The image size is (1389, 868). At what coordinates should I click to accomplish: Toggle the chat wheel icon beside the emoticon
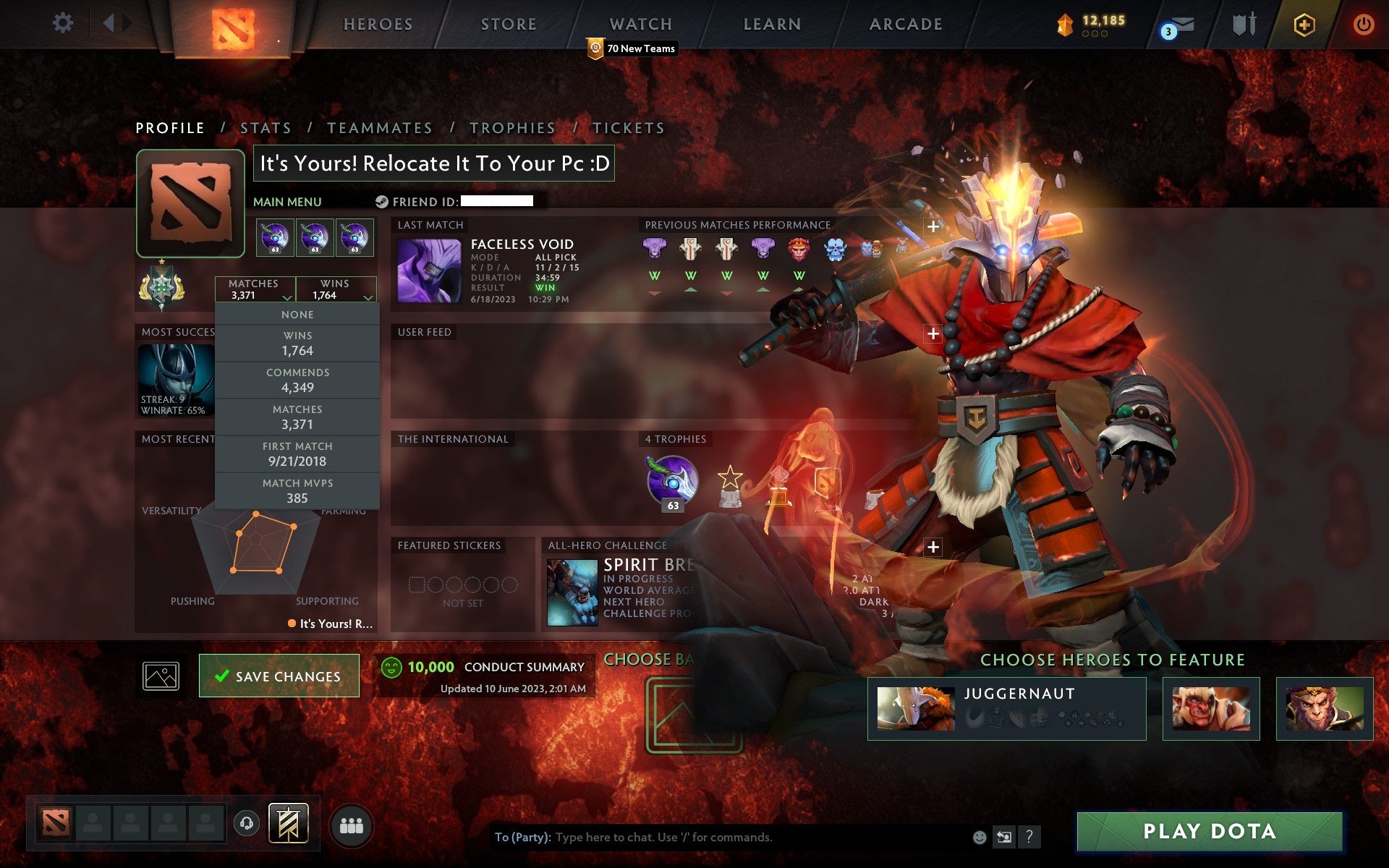coord(1003,838)
